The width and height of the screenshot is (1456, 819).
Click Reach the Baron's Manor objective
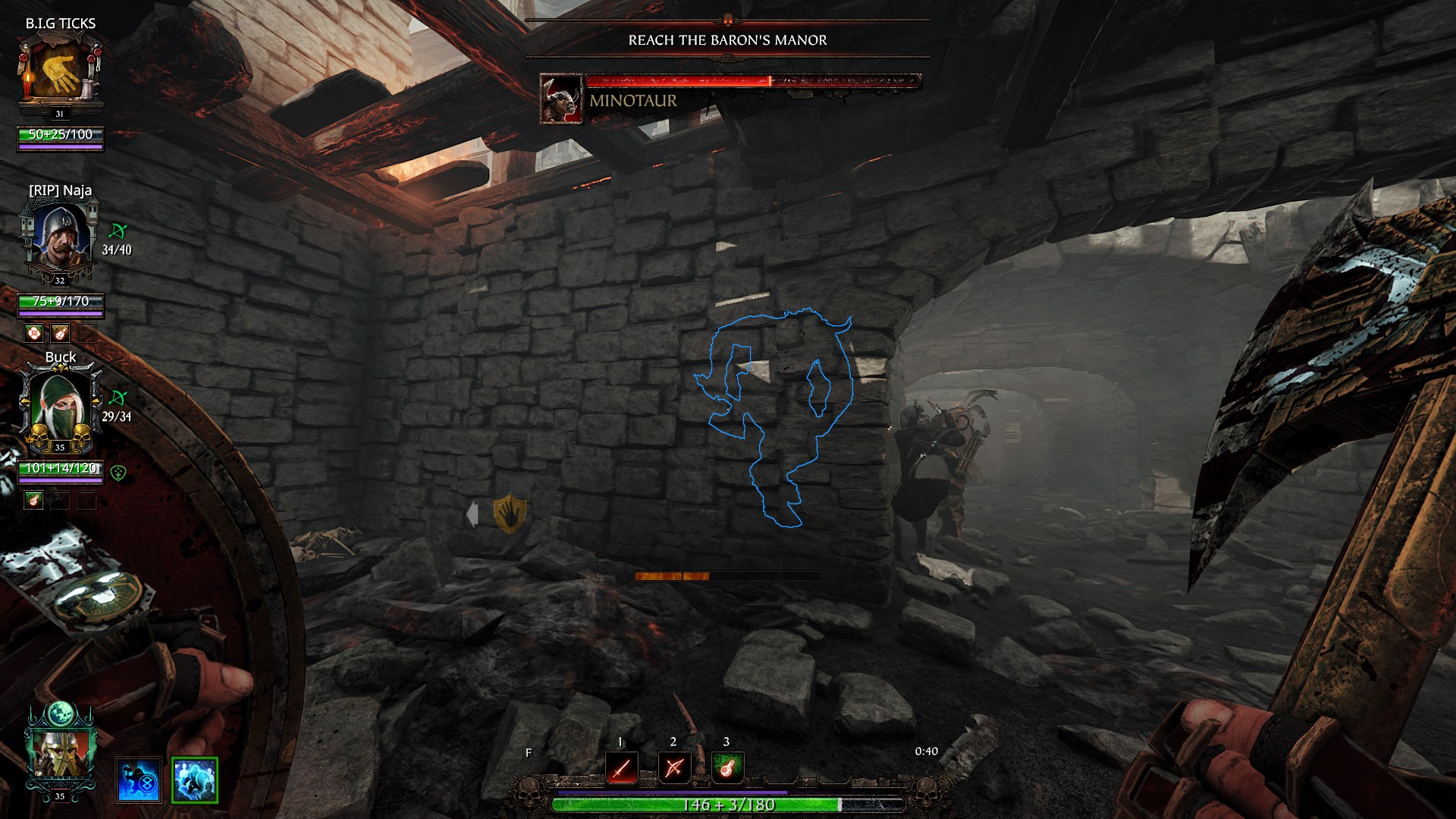[x=727, y=40]
